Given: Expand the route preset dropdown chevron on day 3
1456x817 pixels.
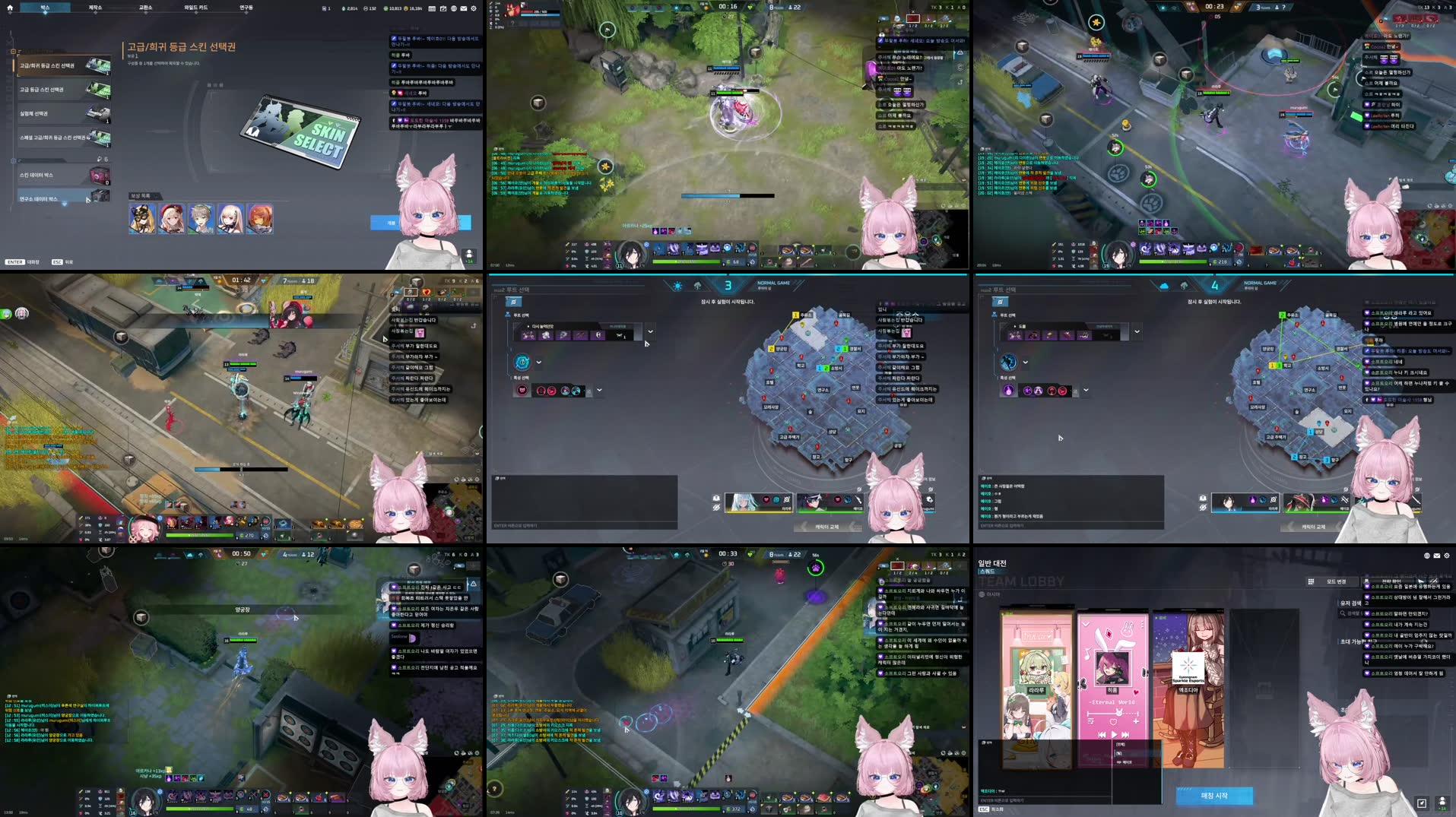Looking at the screenshot, I should point(650,332).
